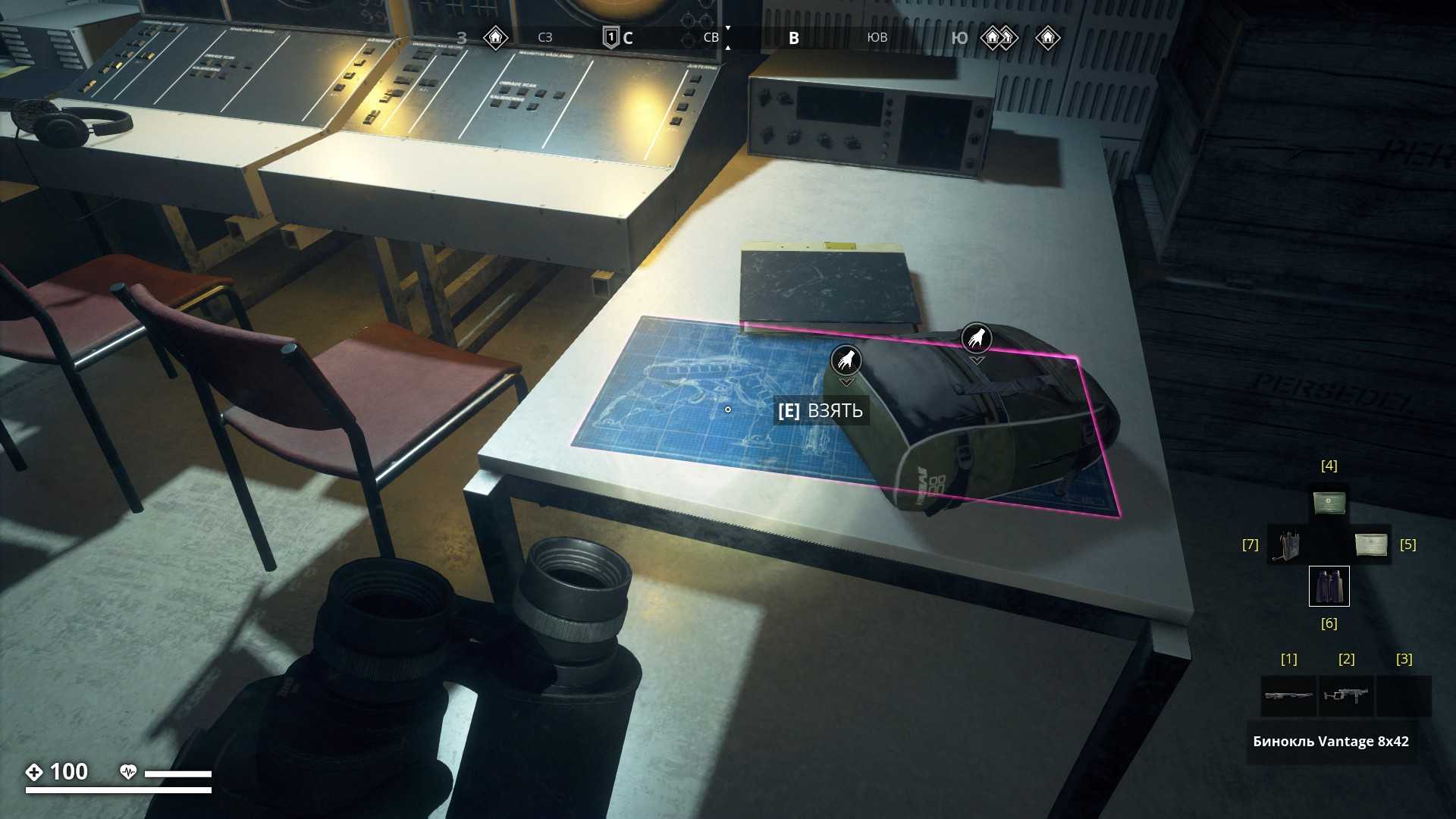Click the shield mission marker on the compass

(610, 37)
